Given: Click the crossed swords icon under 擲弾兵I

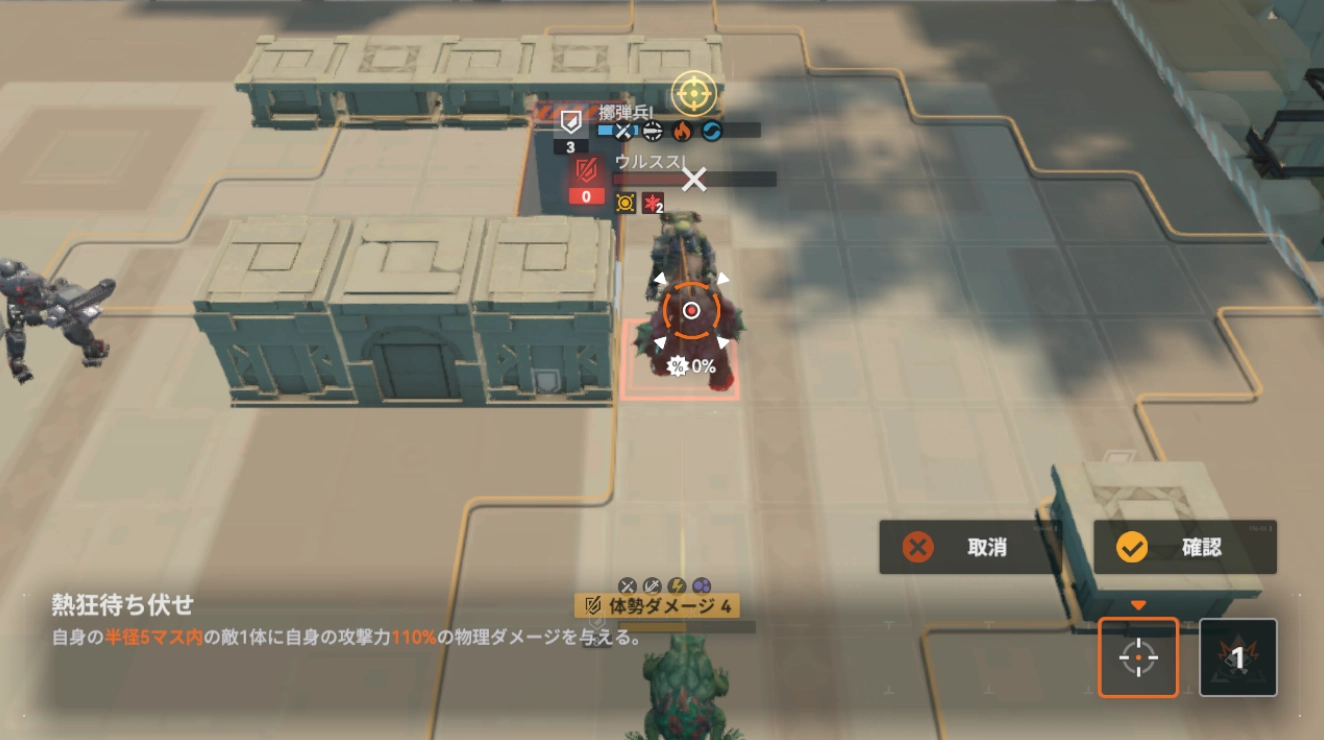Looking at the screenshot, I should (623, 130).
